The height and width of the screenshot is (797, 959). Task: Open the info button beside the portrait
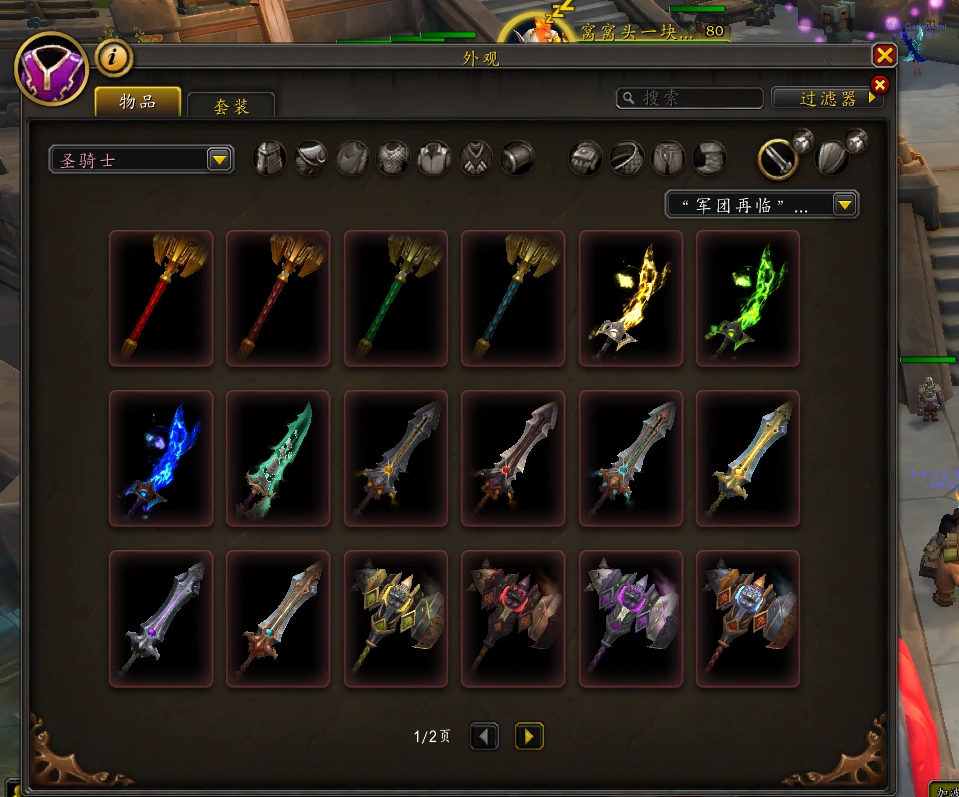click(114, 58)
